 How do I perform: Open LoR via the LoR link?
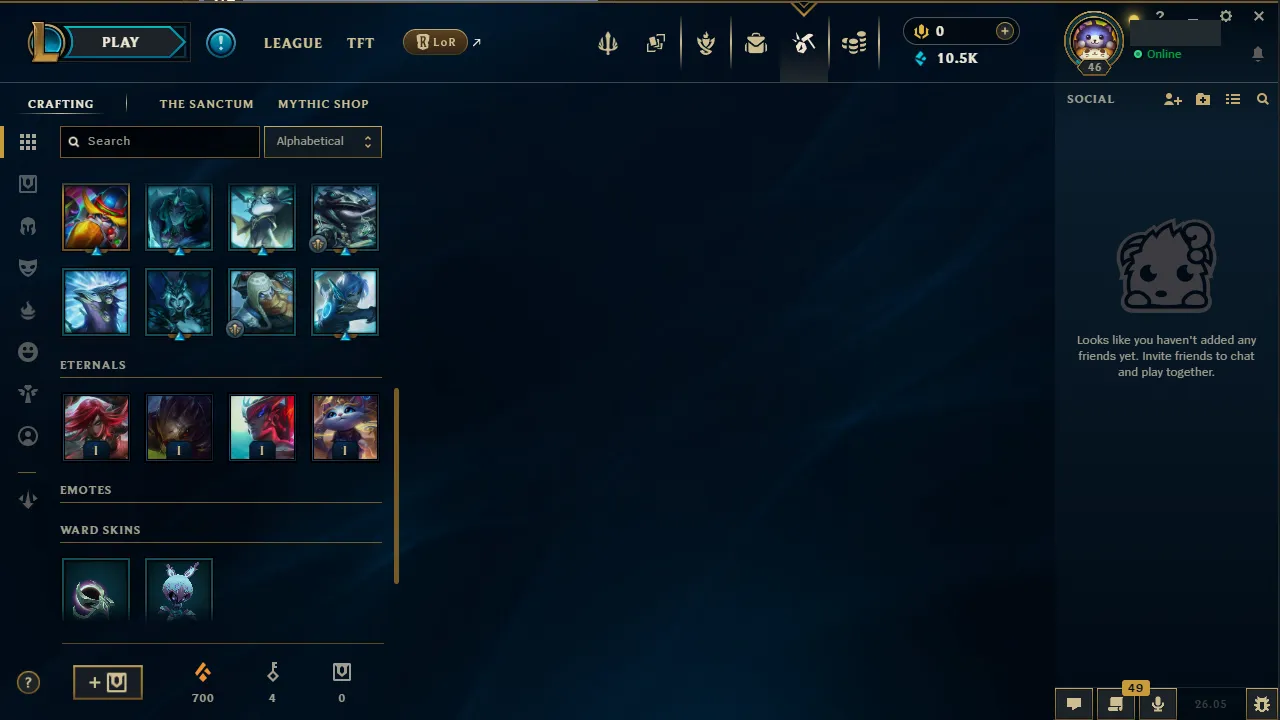(435, 42)
